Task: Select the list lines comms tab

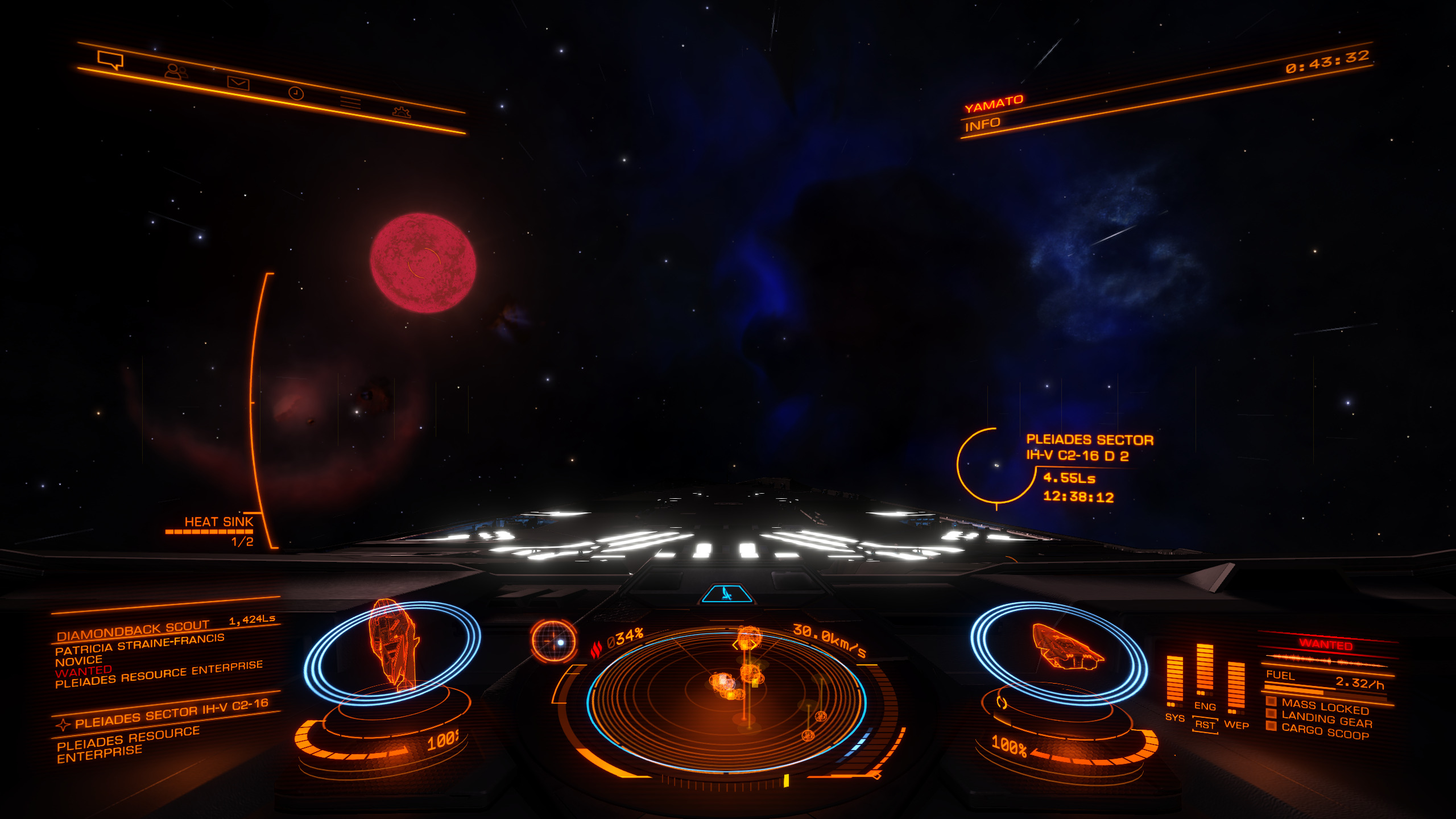Action: pyautogui.click(x=350, y=102)
